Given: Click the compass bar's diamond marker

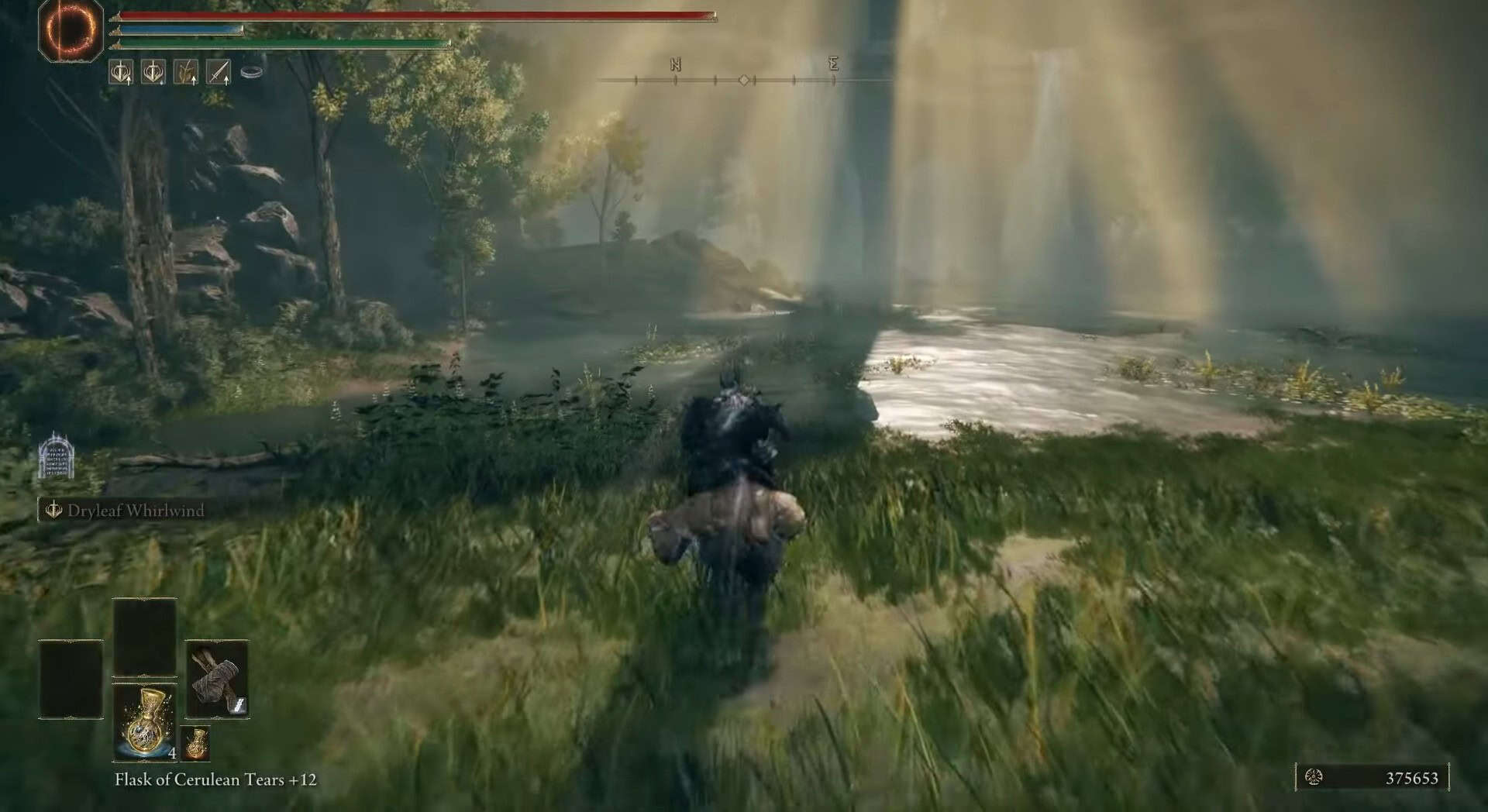Looking at the screenshot, I should click(x=744, y=80).
